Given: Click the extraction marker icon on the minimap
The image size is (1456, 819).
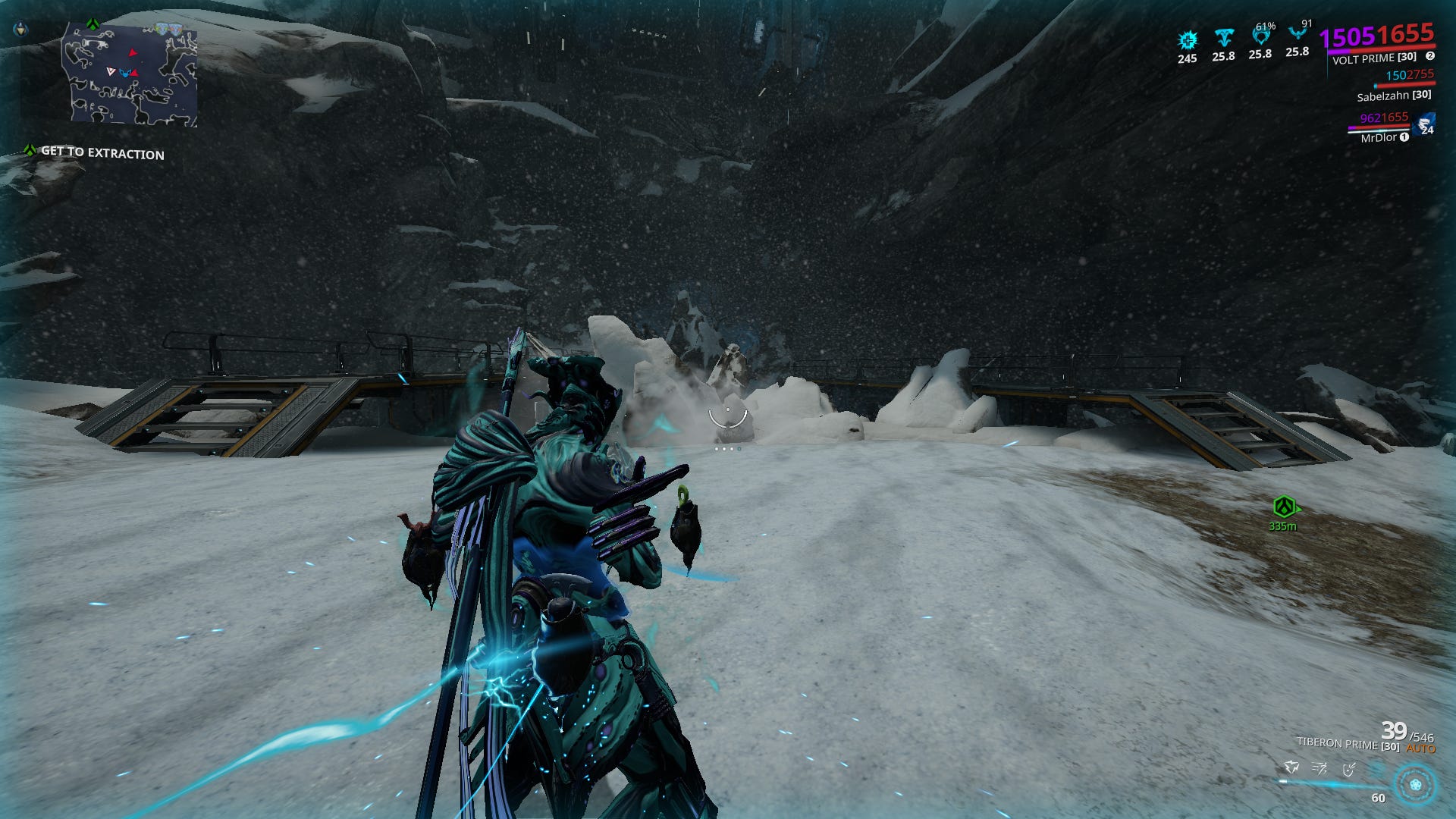Looking at the screenshot, I should click(92, 24).
